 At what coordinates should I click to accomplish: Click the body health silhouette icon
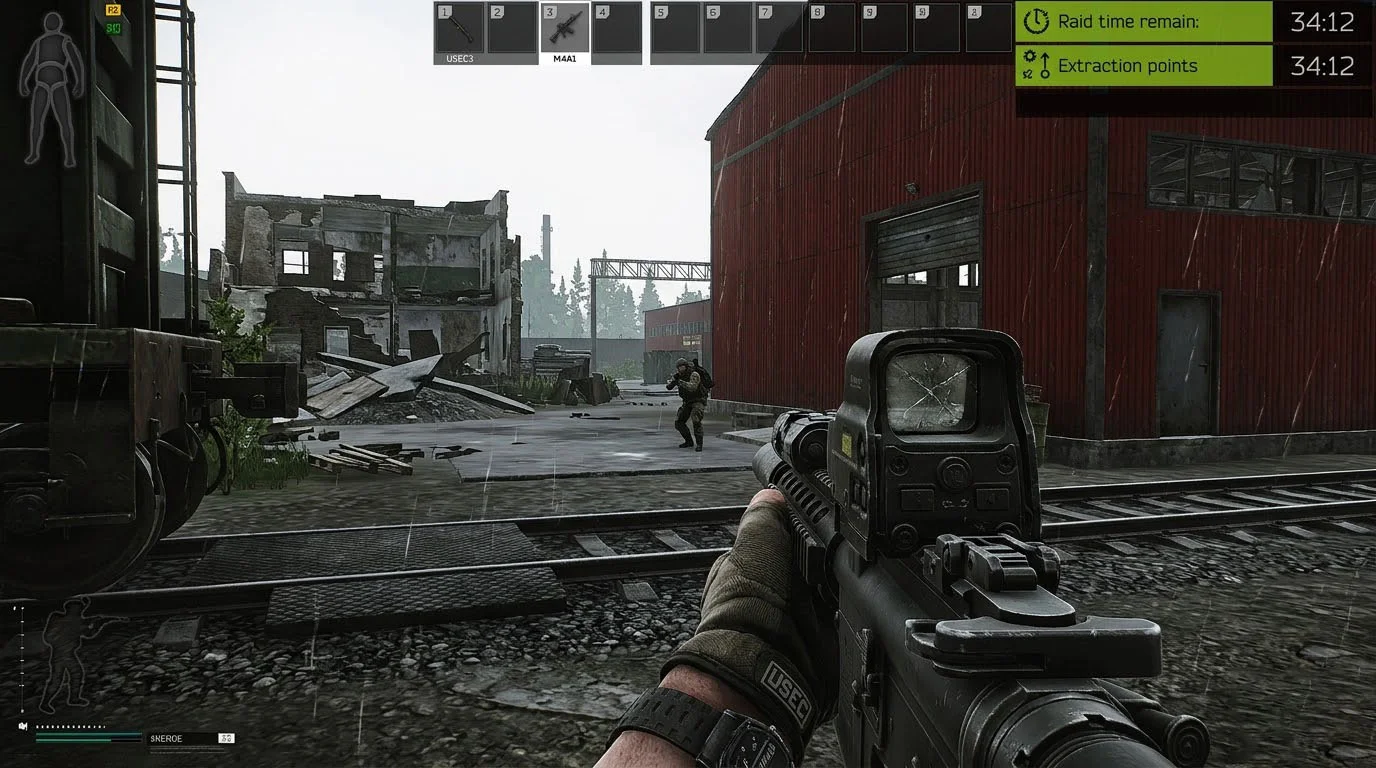51,88
